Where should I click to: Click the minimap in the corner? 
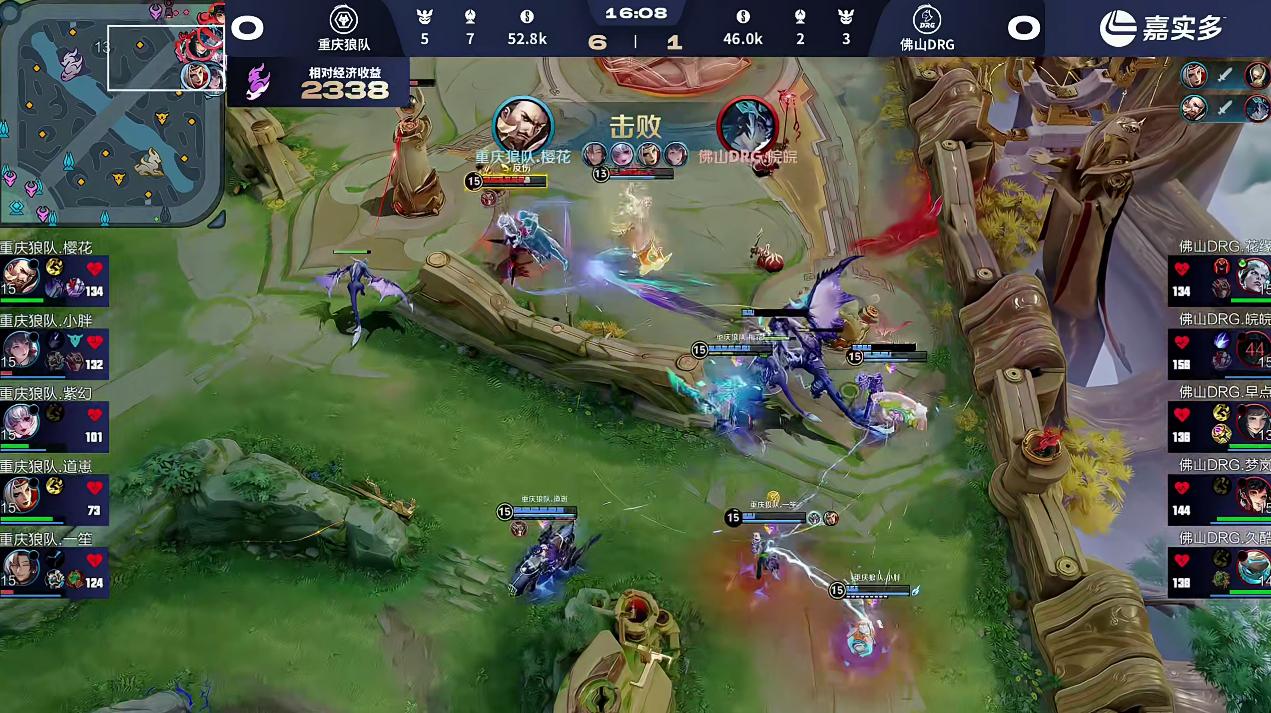click(112, 112)
